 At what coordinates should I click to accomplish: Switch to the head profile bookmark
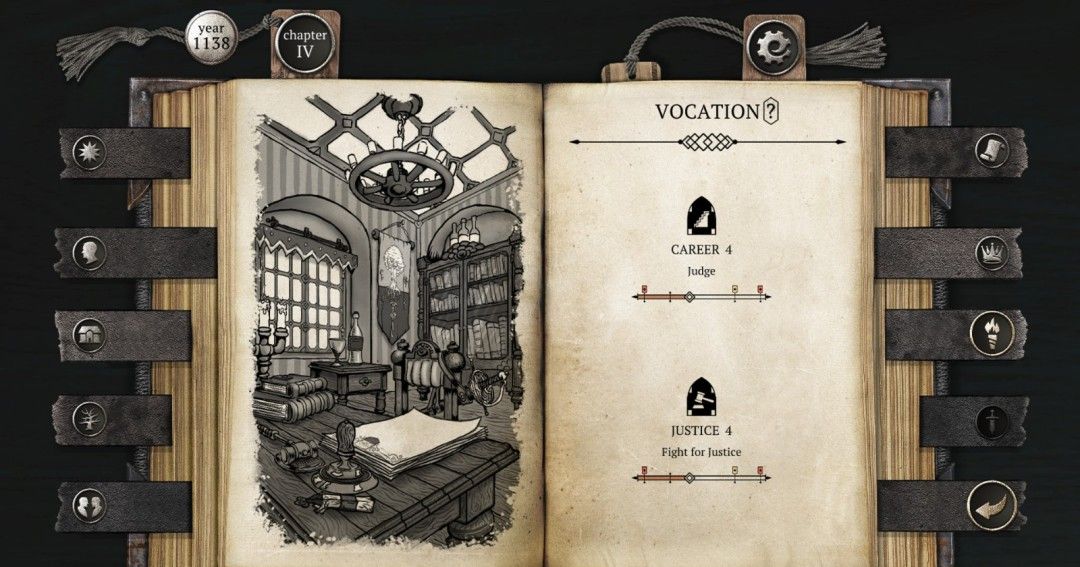tap(89, 250)
